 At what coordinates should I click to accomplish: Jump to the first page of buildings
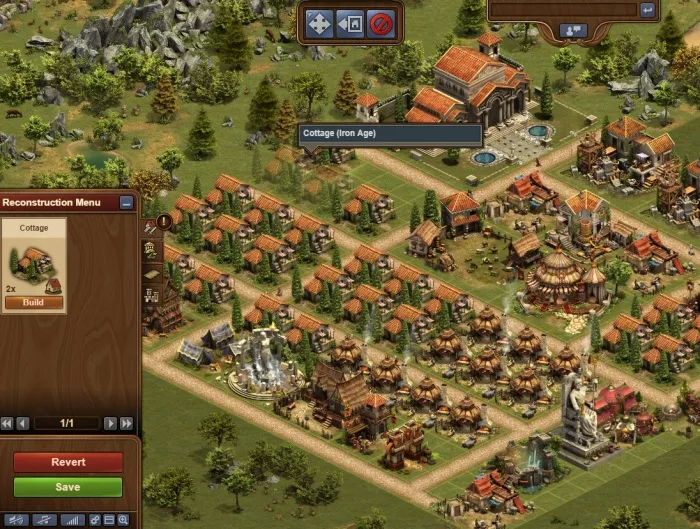8,423
